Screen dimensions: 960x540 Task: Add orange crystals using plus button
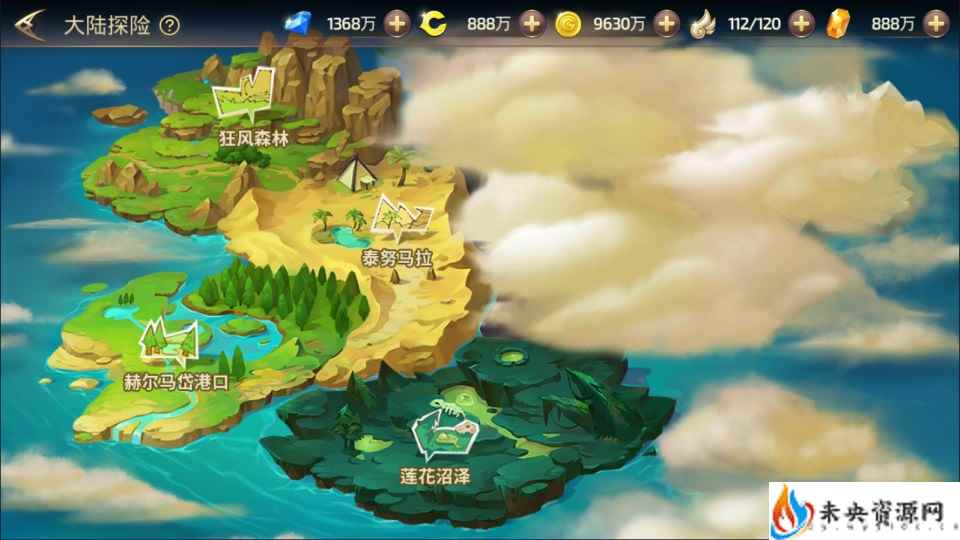935,24
